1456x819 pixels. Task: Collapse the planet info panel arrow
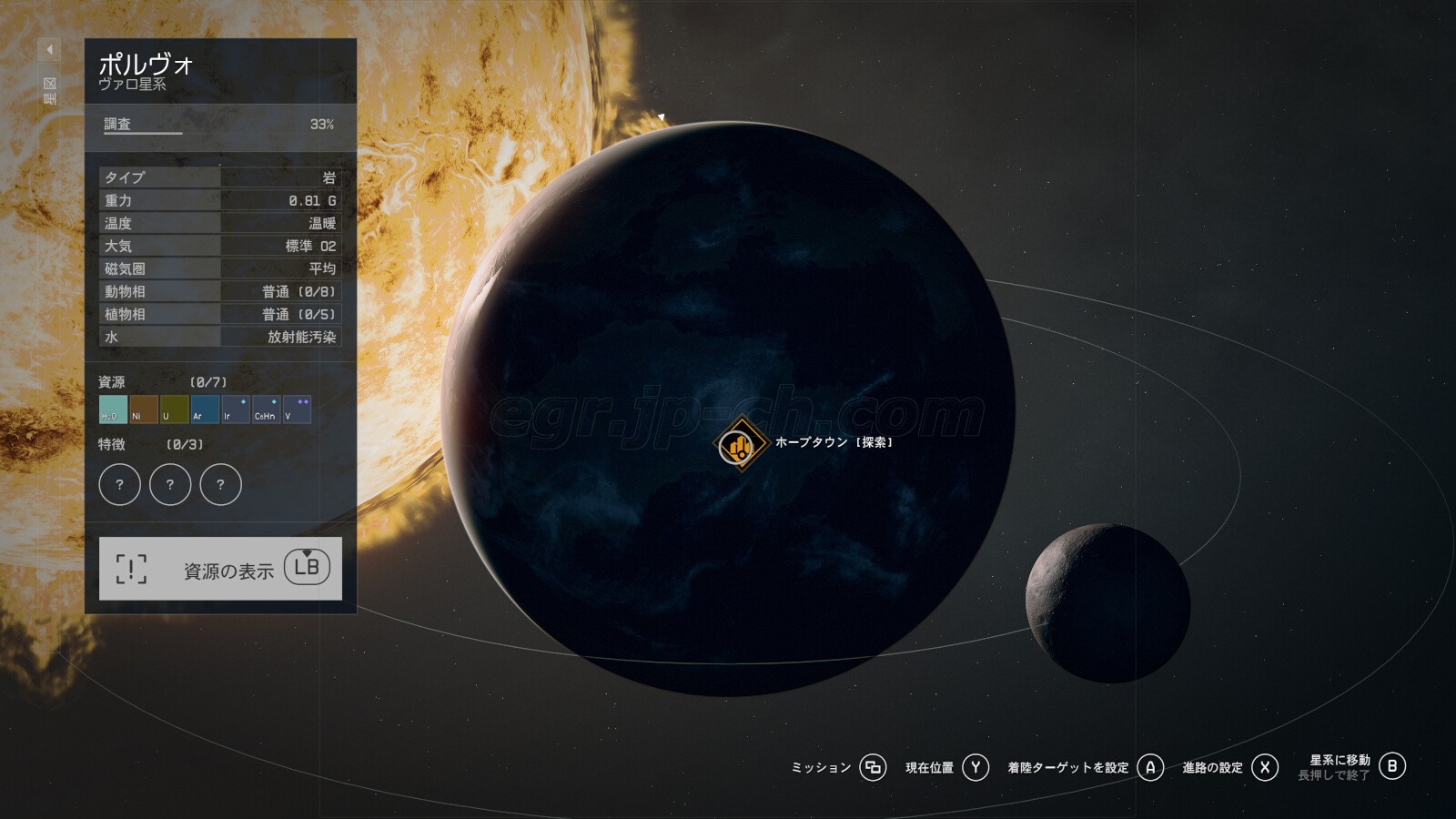tap(50, 49)
